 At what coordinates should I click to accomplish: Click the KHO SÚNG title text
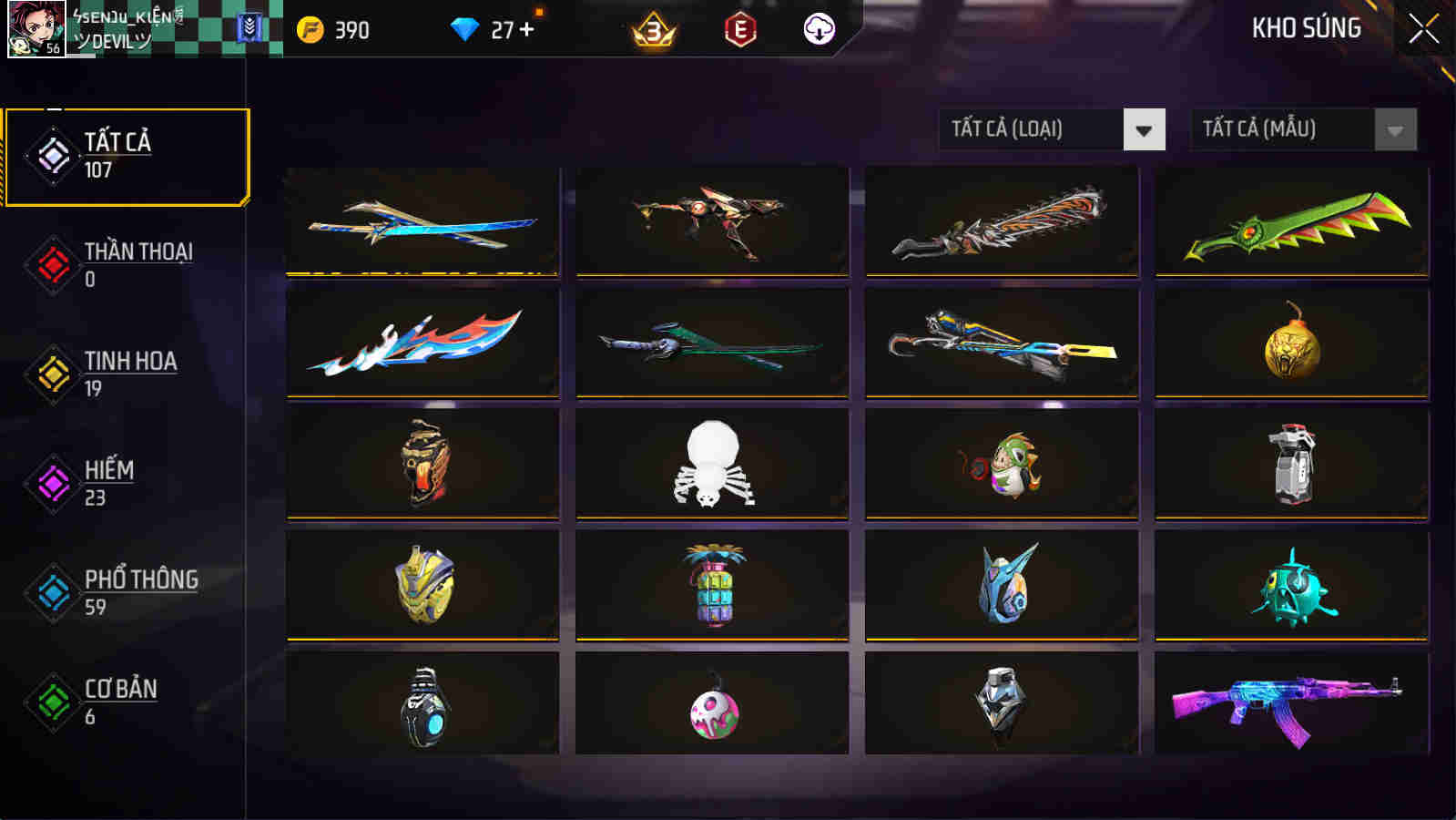coord(1306,29)
